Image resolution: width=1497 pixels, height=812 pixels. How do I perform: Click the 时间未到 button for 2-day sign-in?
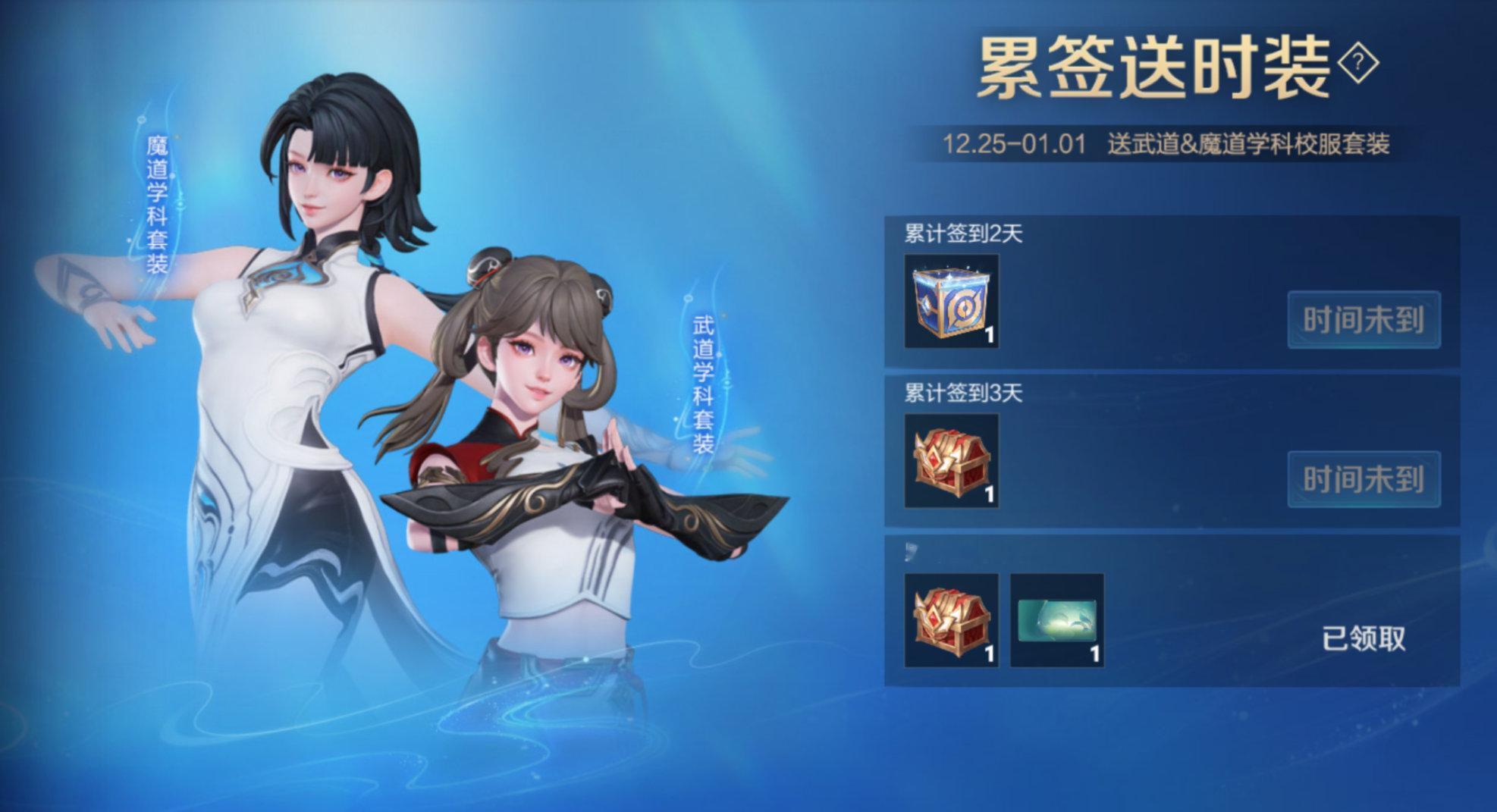coord(1362,318)
